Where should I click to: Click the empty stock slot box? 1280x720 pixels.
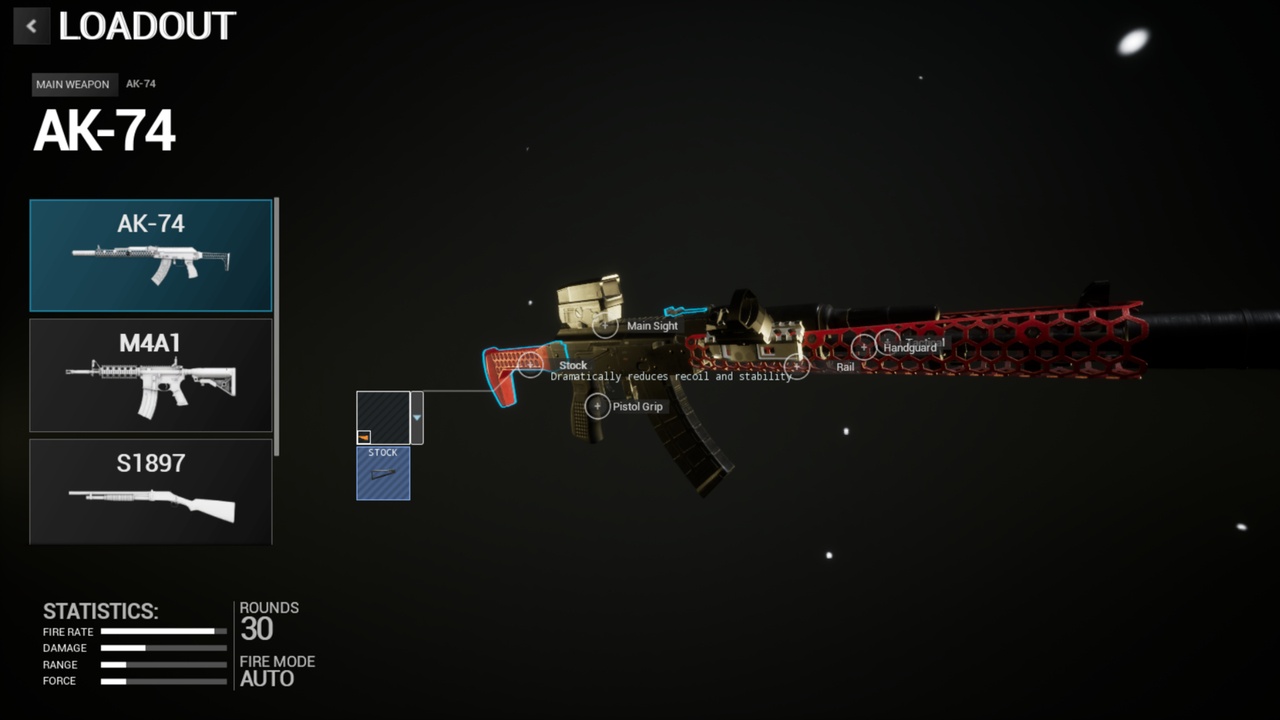point(383,417)
